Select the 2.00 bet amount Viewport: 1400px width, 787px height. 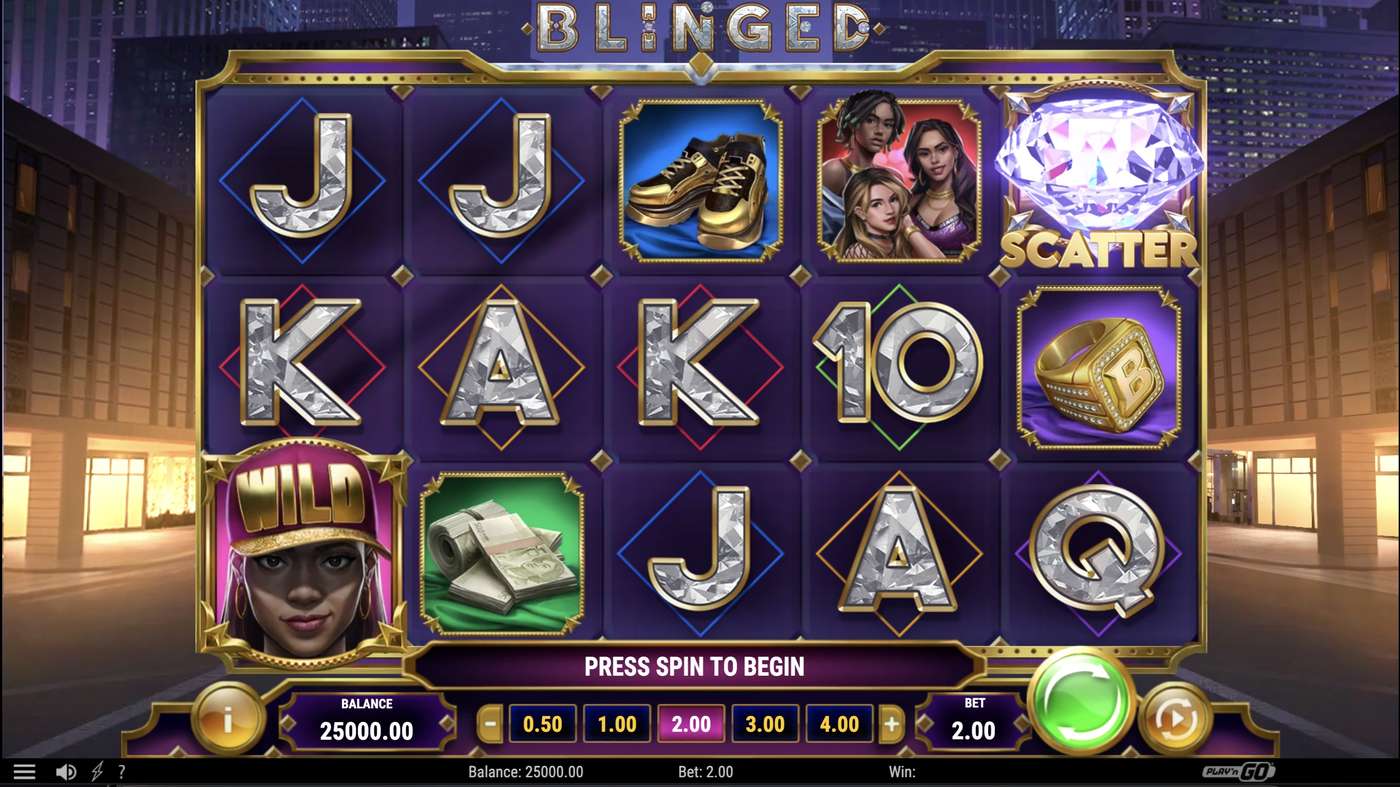[691, 723]
